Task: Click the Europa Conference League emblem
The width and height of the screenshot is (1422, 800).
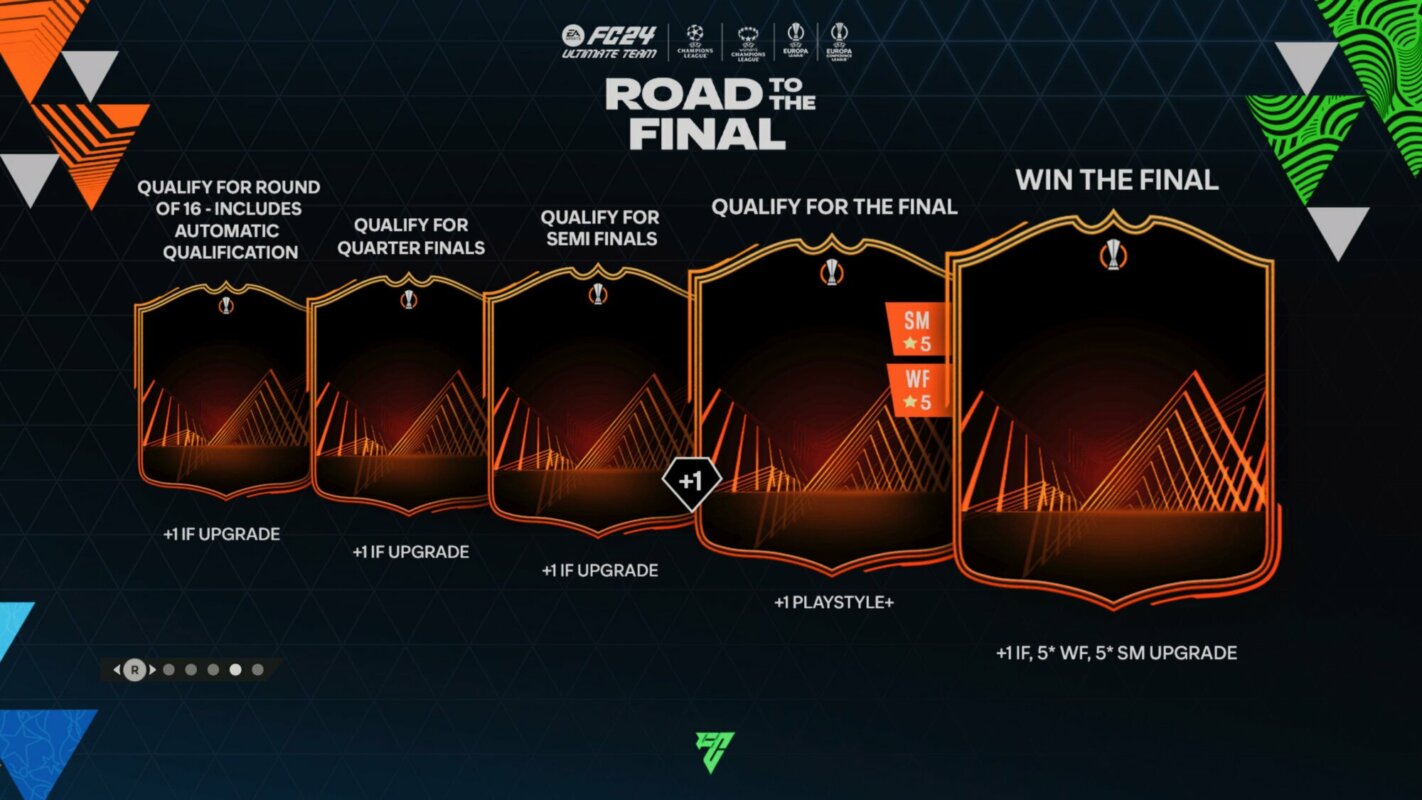Action: pos(840,40)
